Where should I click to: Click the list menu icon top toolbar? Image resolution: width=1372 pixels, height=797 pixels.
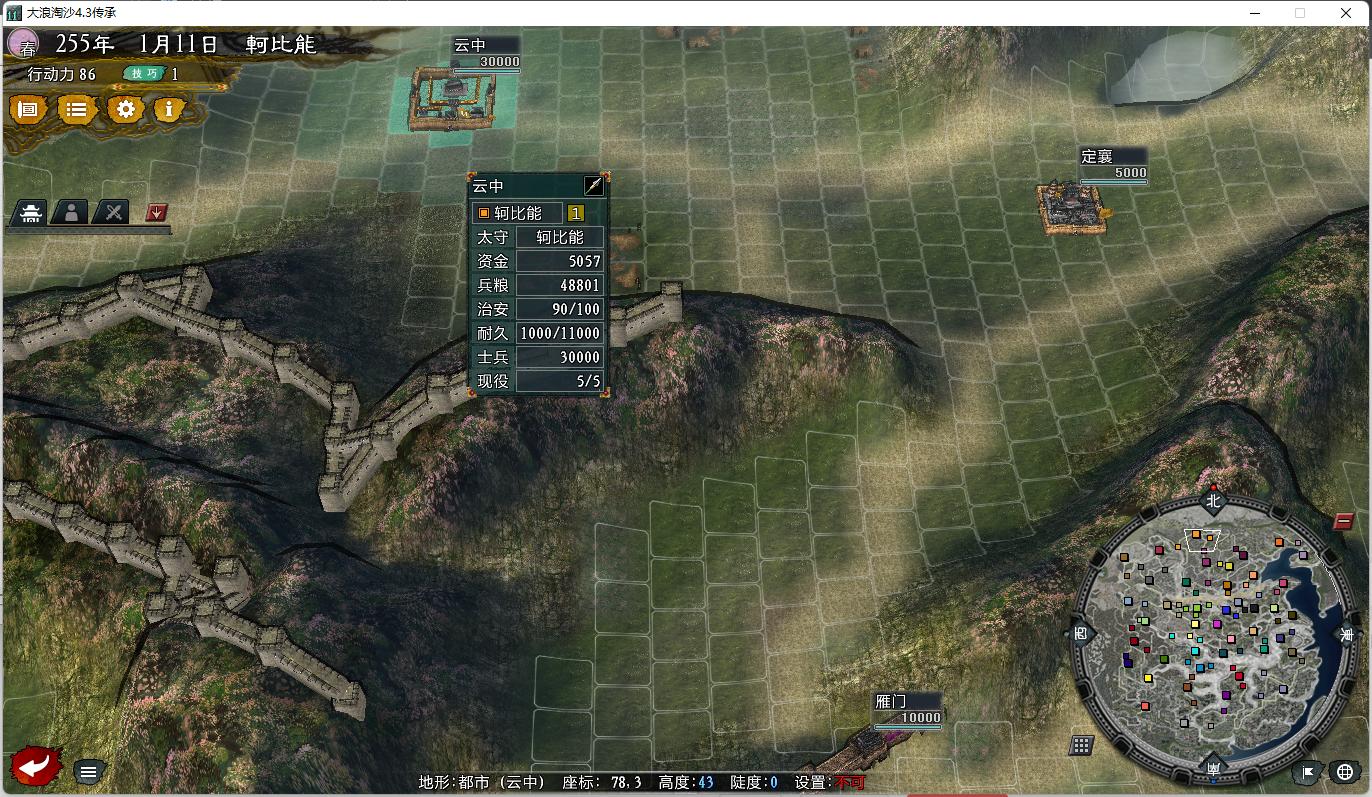click(x=77, y=110)
